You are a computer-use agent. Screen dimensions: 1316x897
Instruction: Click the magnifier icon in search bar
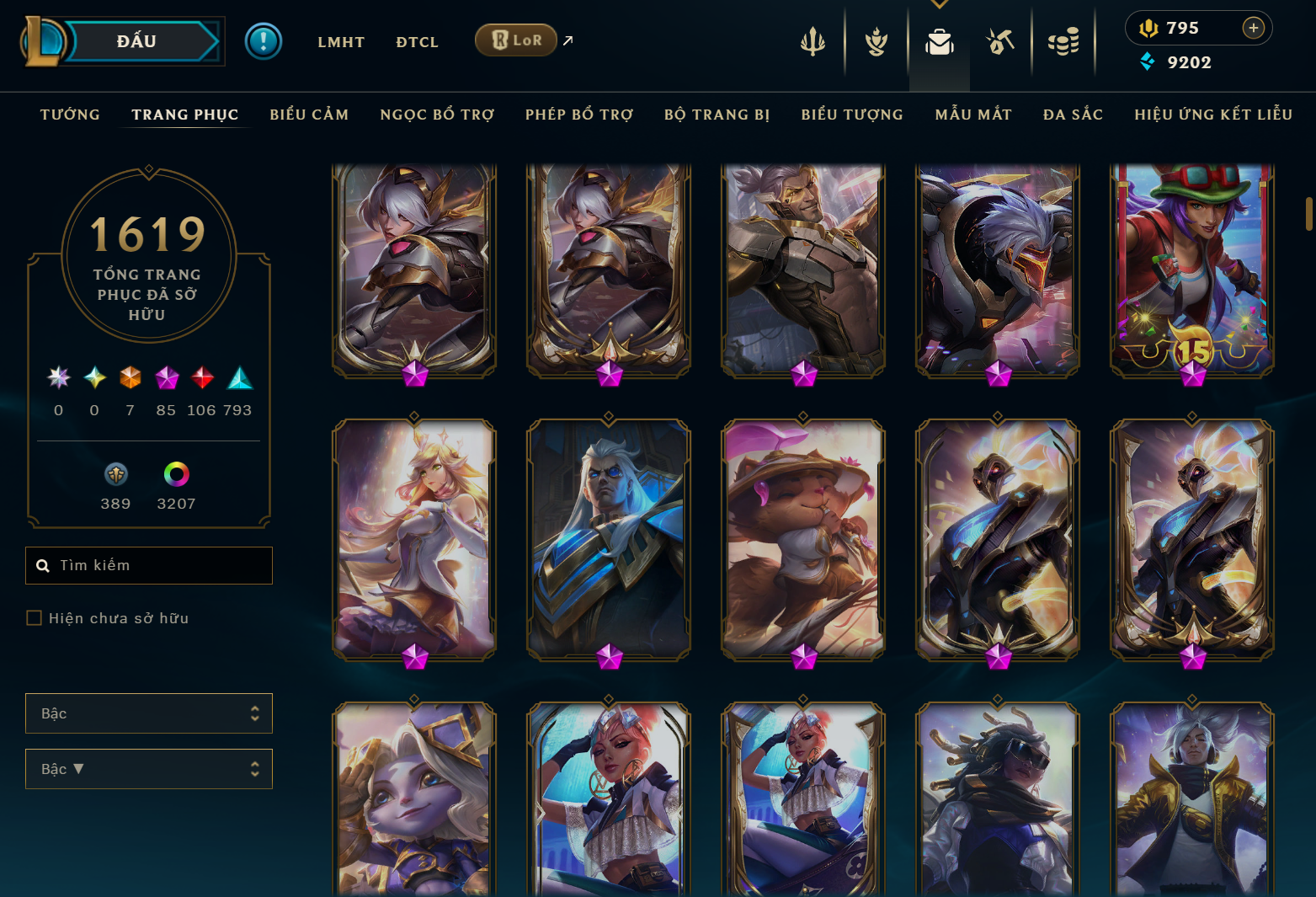tap(43, 565)
